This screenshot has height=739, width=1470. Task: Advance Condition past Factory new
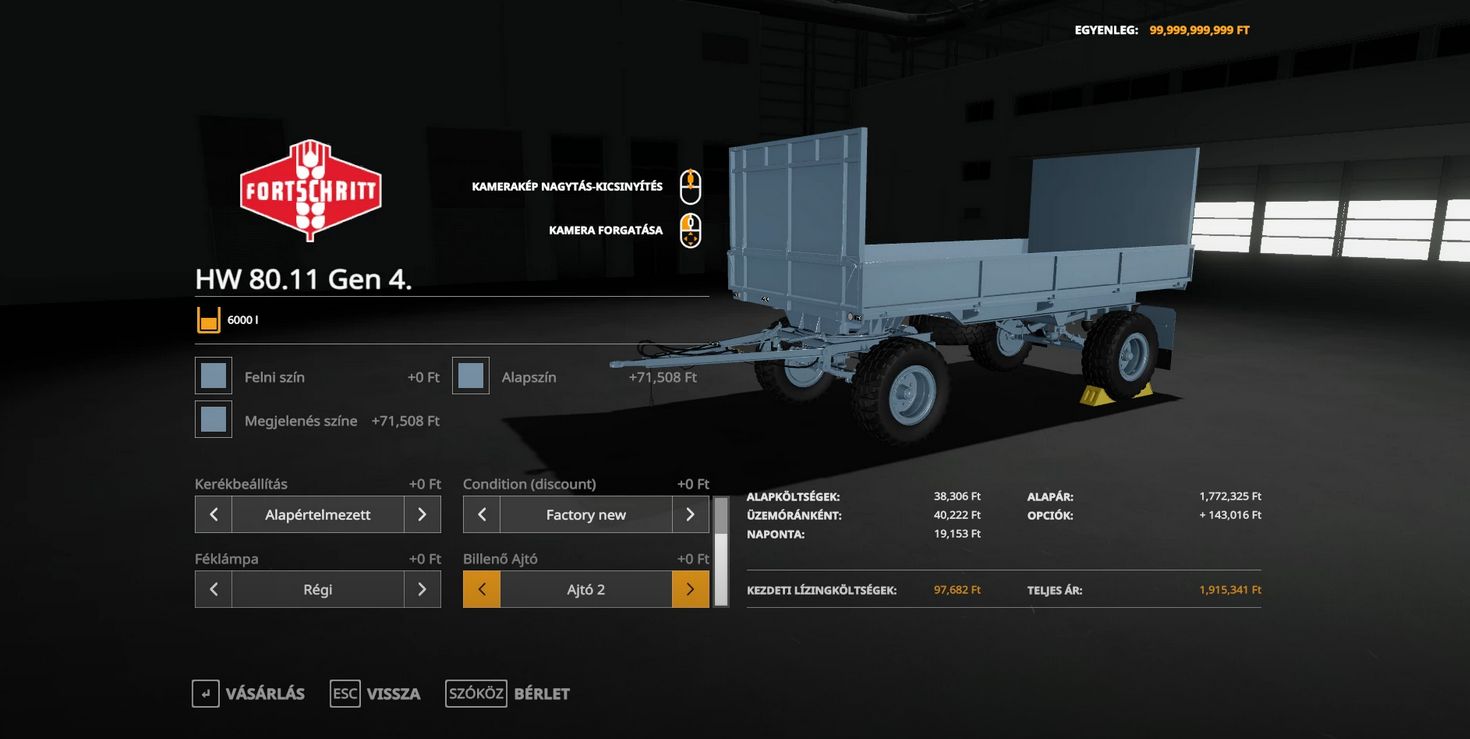click(x=690, y=515)
